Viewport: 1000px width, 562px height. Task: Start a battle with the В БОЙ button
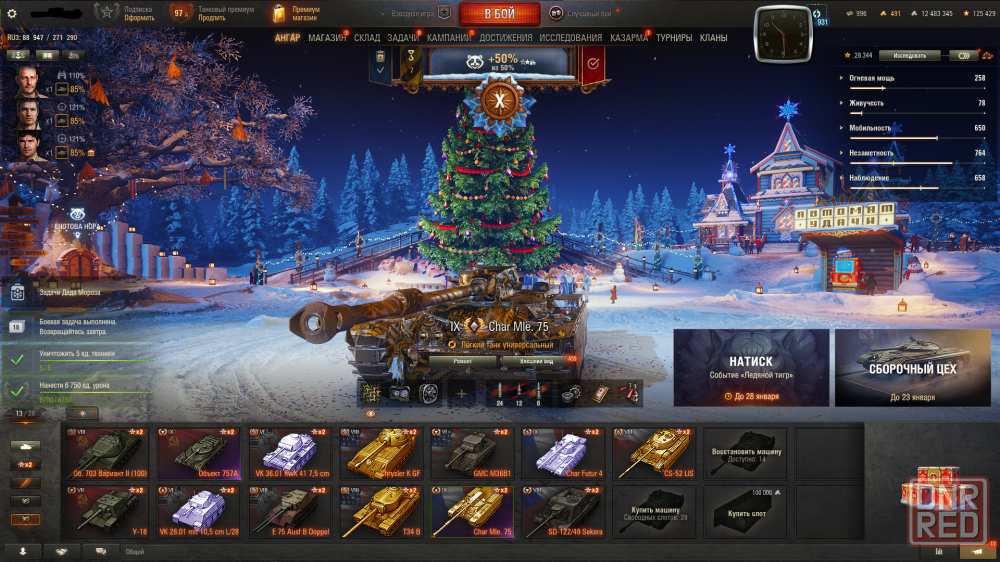point(499,14)
